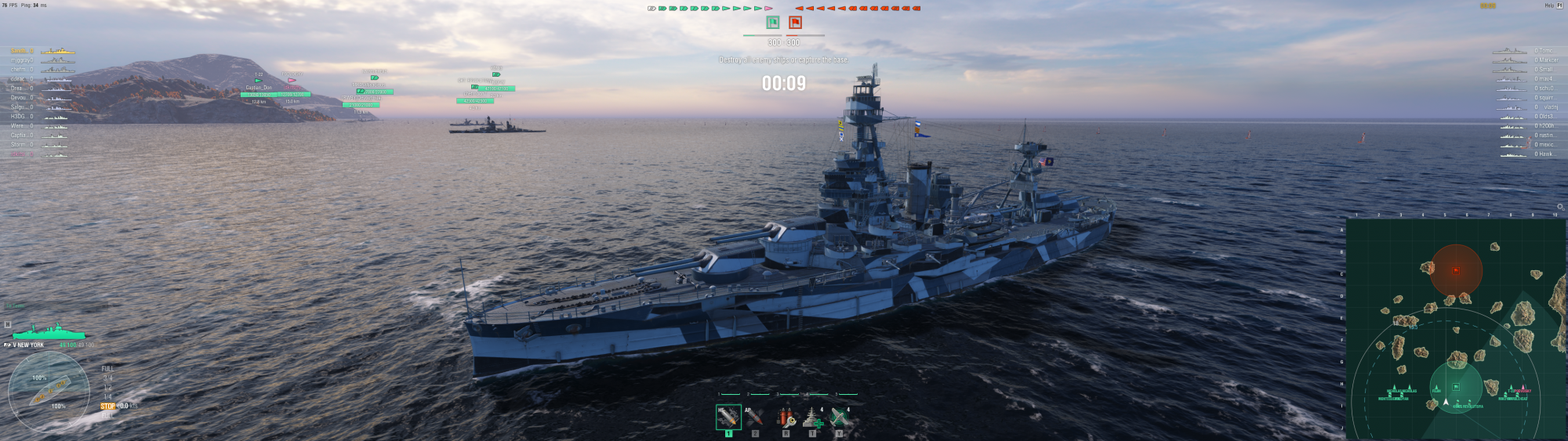Click the green allied base on minimap
The width and height of the screenshot is (1568, 441).
click(1456, 387)
